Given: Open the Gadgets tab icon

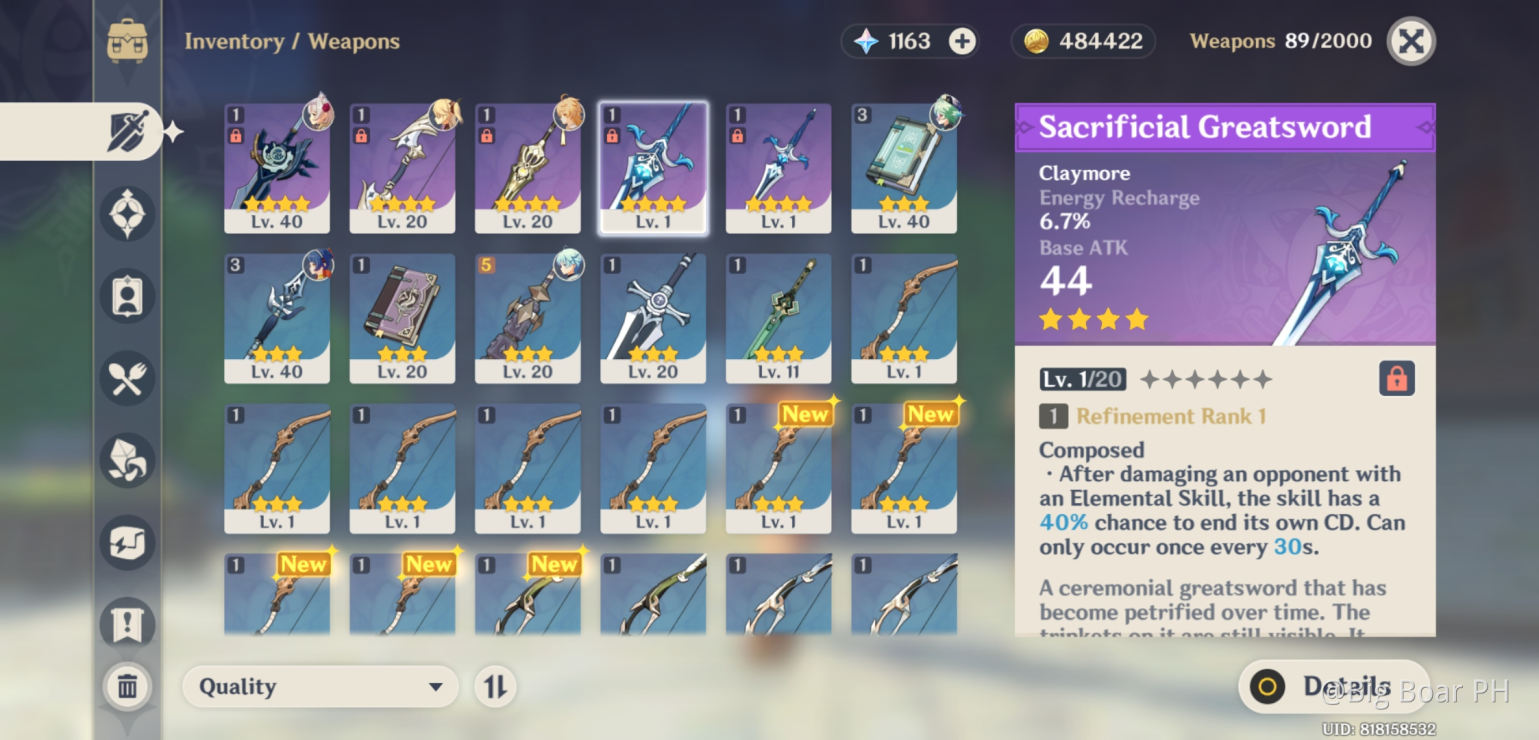Looking at the screenshot, I should point(127,542).
